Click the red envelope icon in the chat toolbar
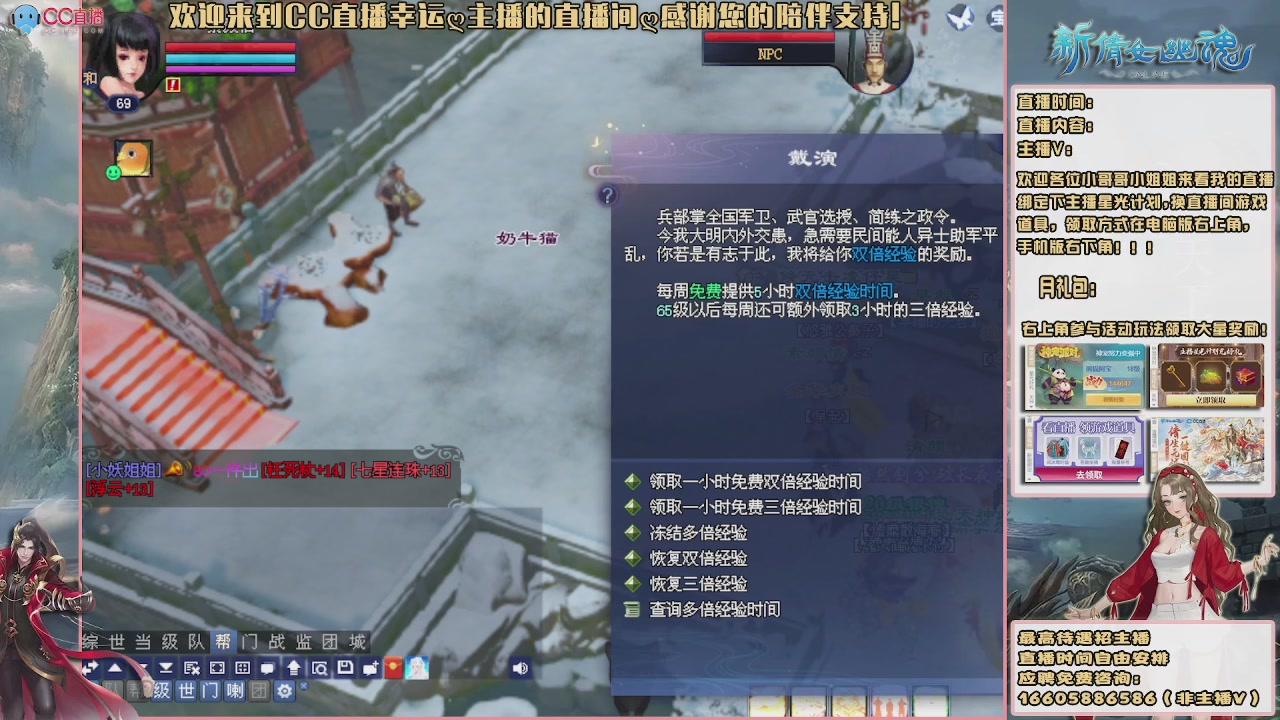The width and height of the screenshot is (1280, 720). coord(392,669)
